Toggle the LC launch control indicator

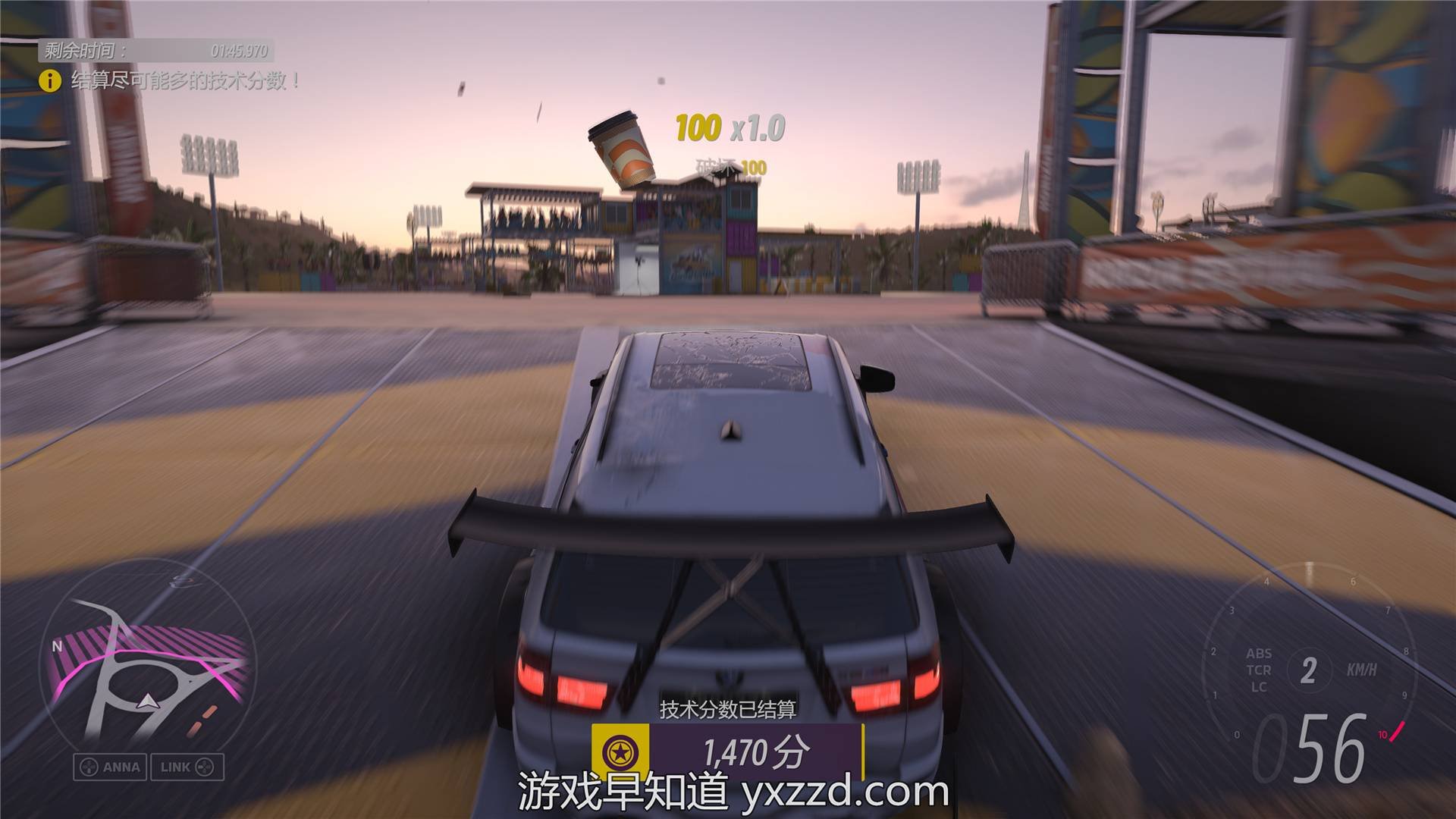pyautogui.click(x=1259, y=688)
